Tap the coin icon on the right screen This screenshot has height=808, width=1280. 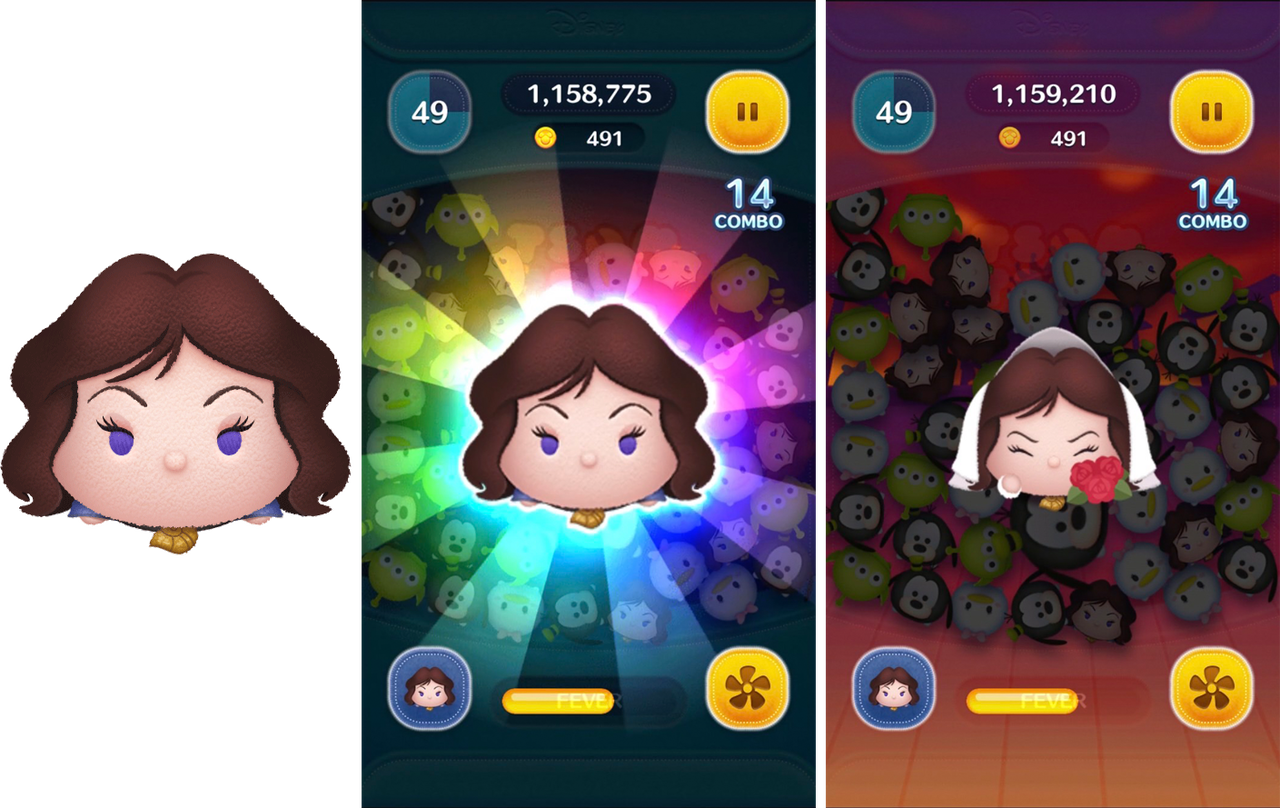[1008, 138]
